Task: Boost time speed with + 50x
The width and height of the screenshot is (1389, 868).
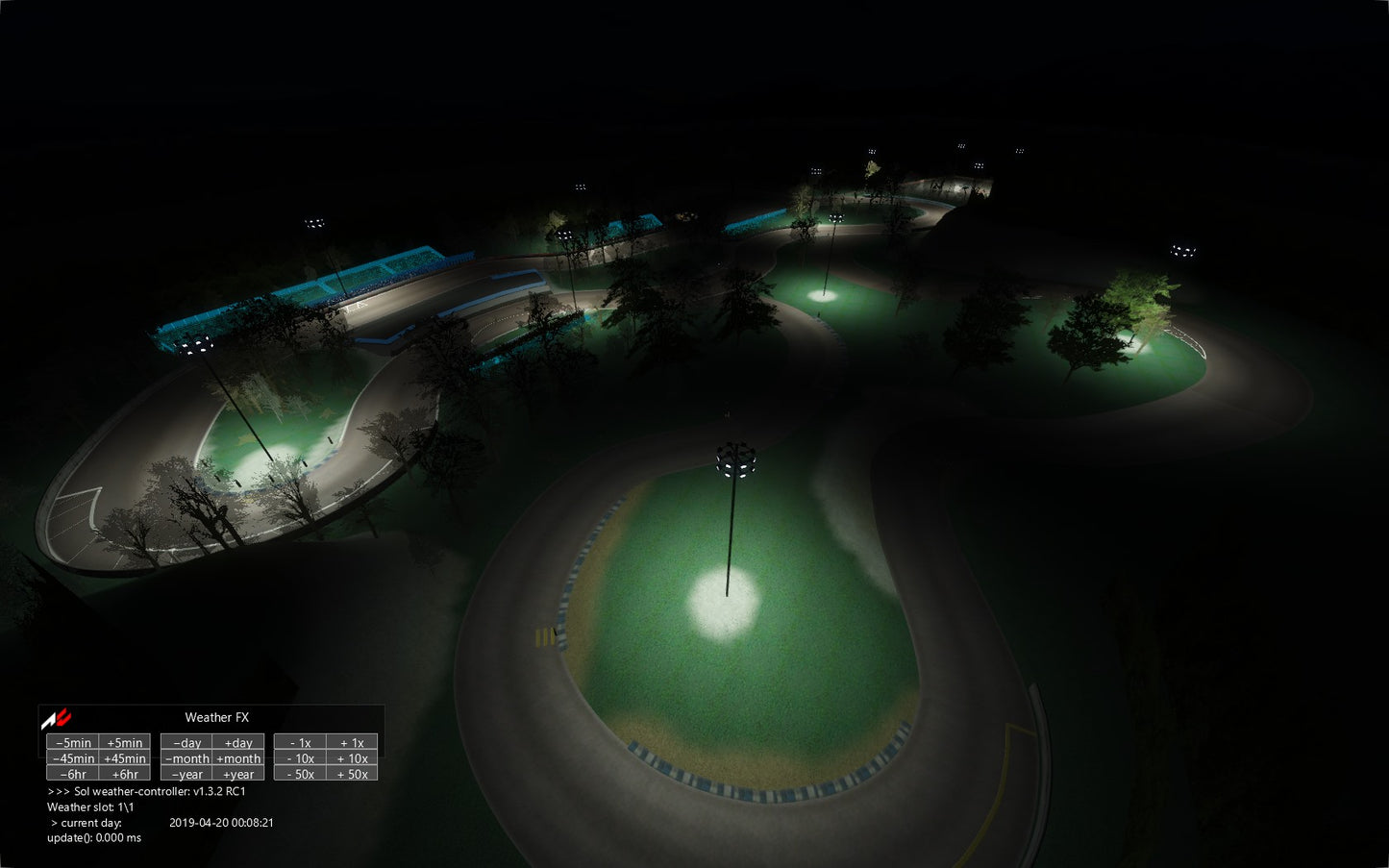Action: pos(352,774)
